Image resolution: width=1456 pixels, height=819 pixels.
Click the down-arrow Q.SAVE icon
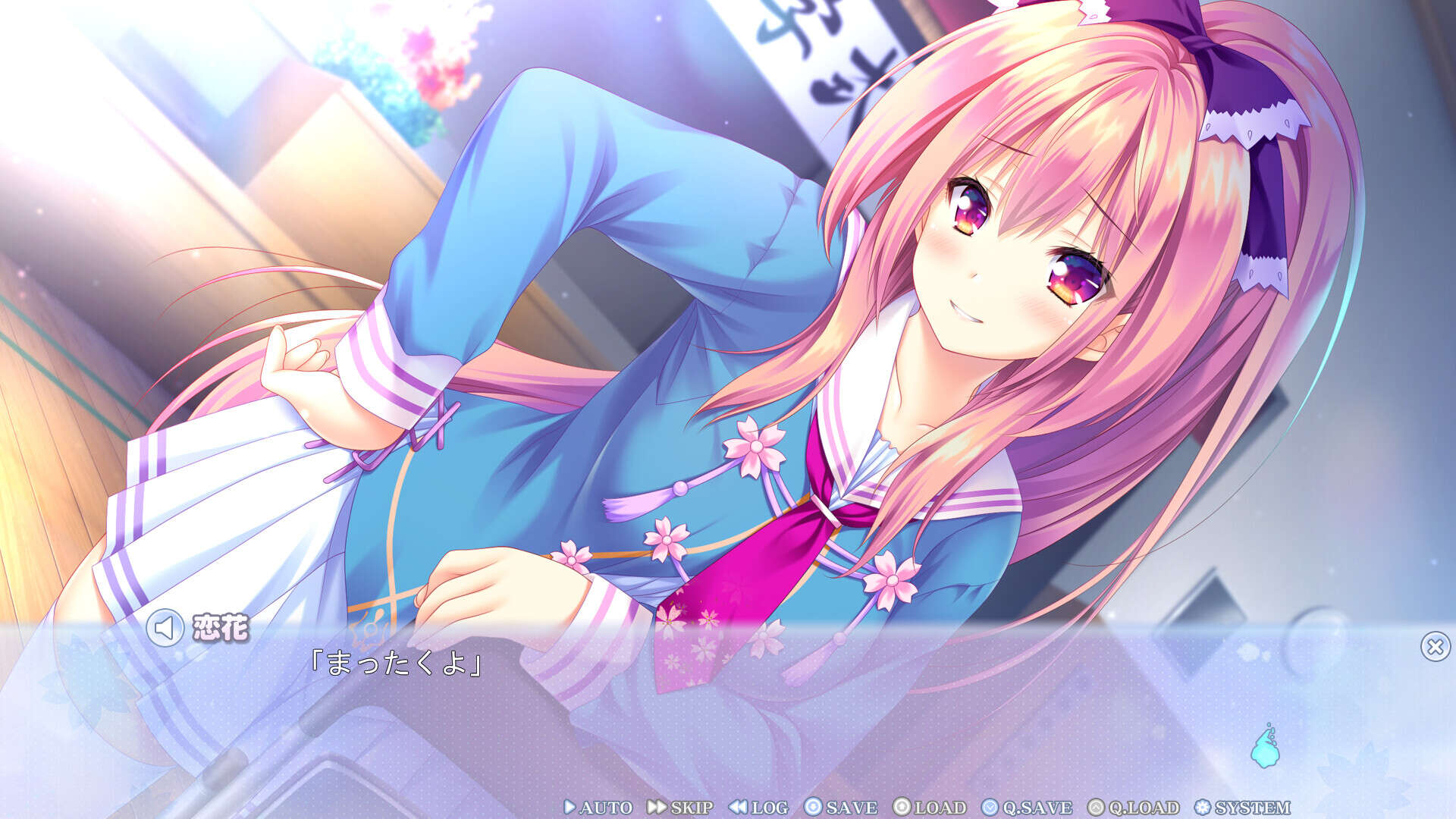[x=990, y=808]
